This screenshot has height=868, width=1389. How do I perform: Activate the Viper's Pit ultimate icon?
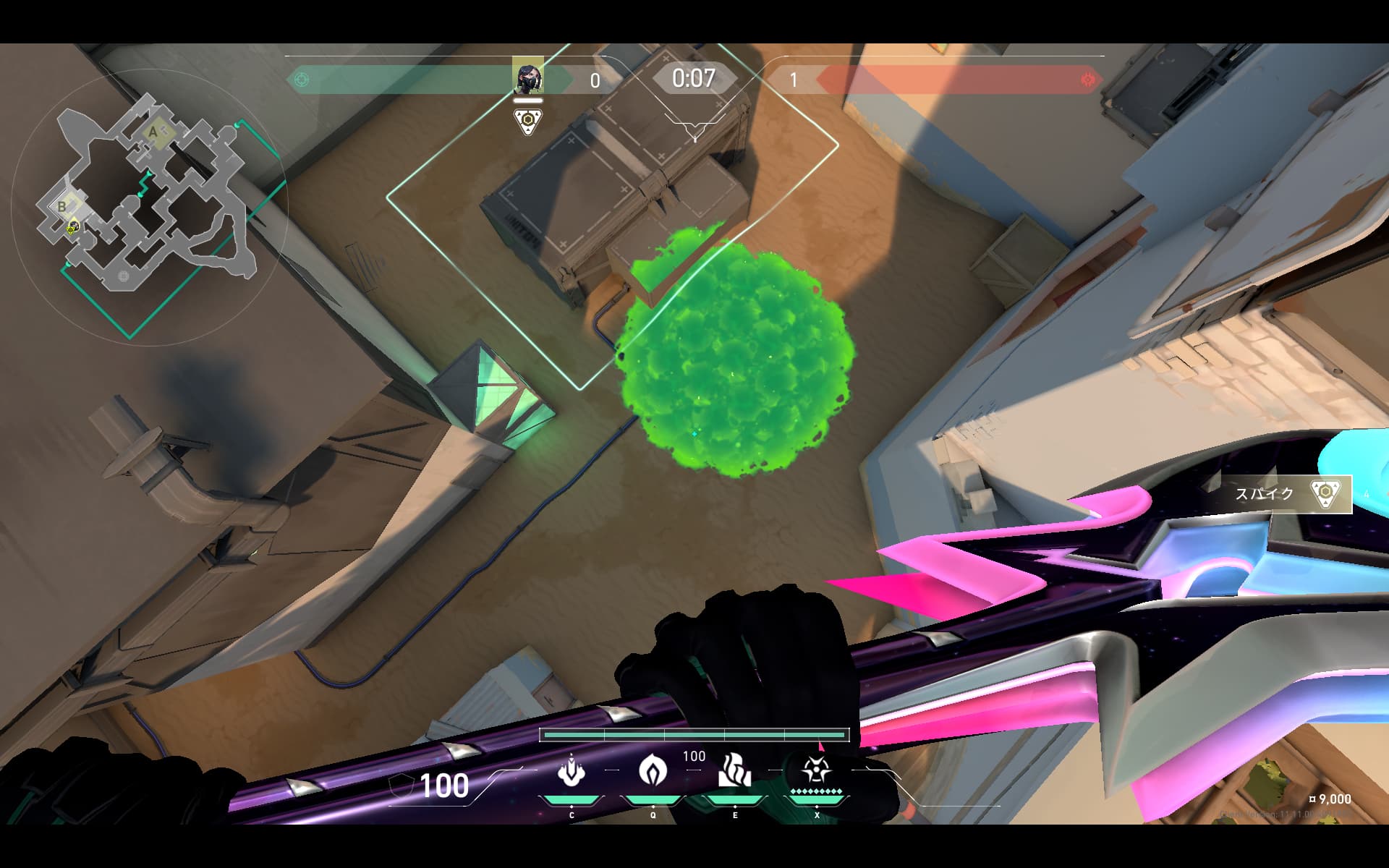(816, 771)
